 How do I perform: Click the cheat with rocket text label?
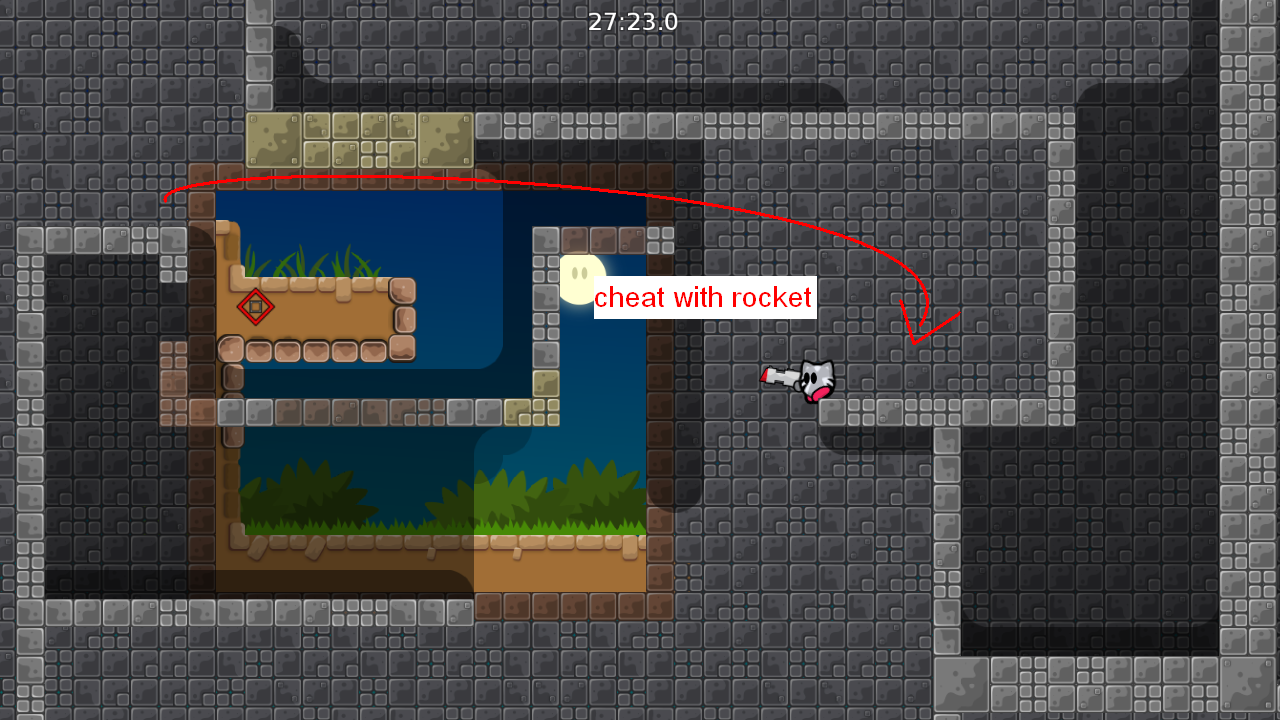704,297
